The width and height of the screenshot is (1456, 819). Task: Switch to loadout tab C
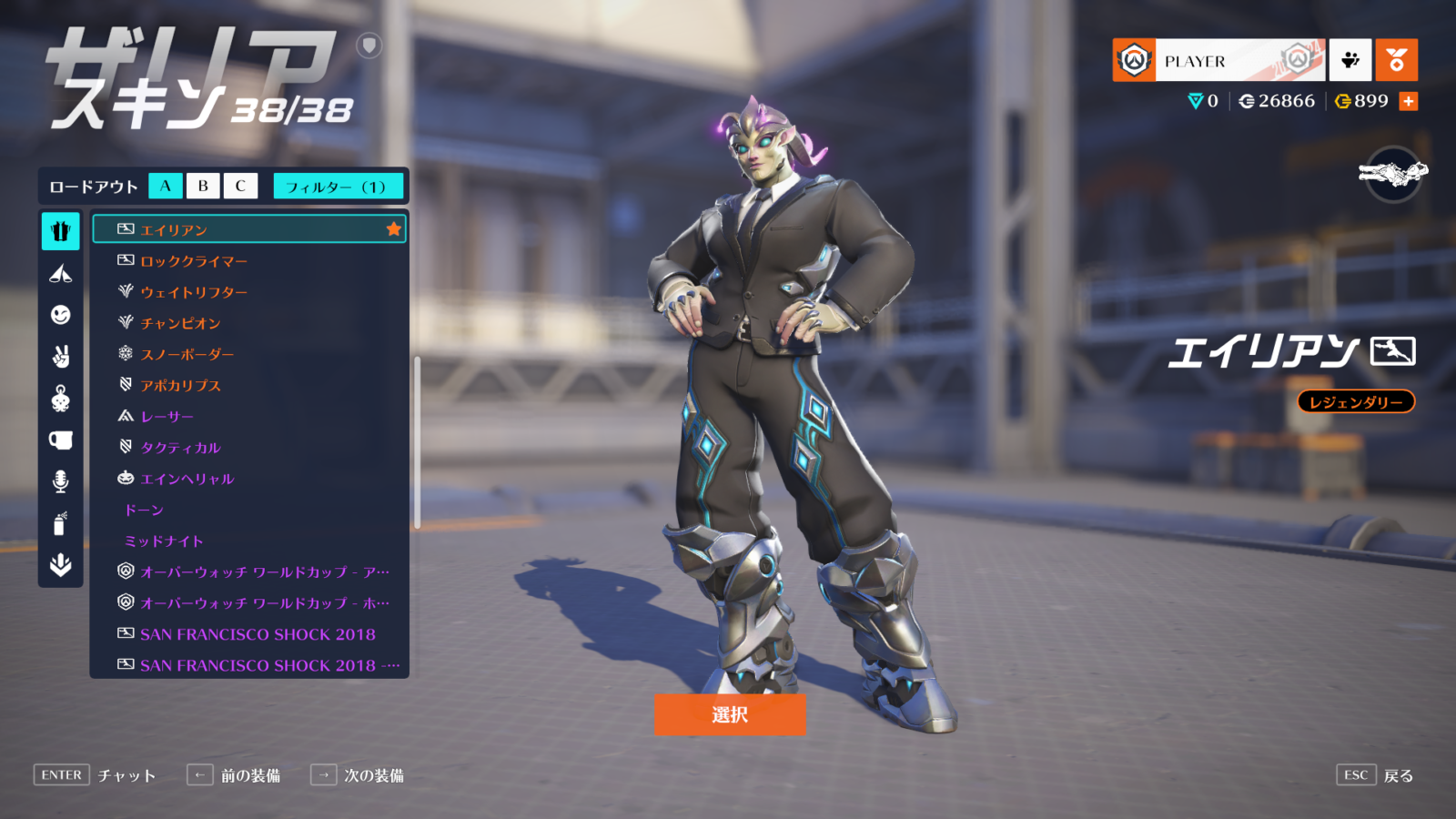[239, 186]
